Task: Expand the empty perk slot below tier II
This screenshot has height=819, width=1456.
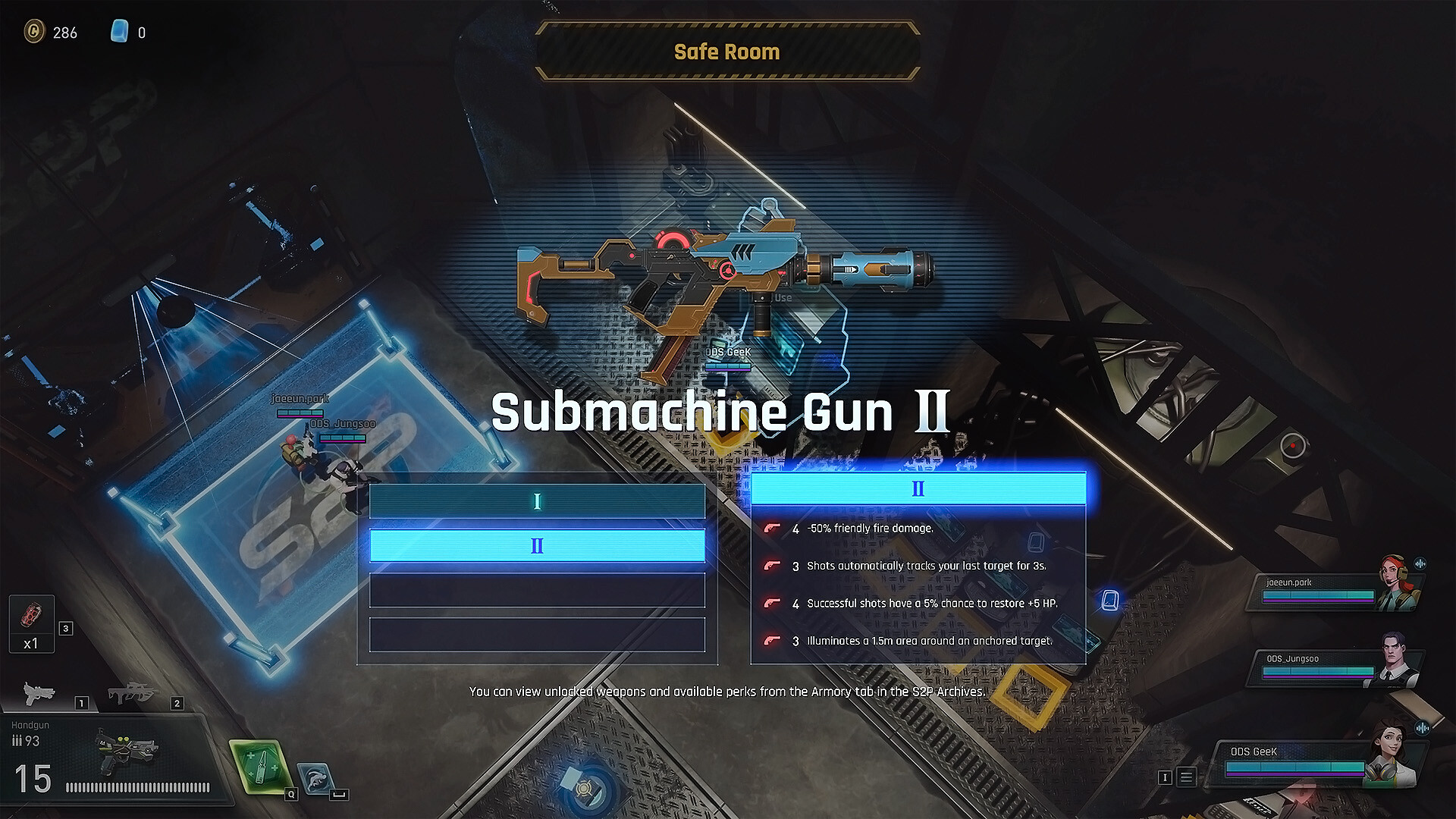Action: pos(537,590)
